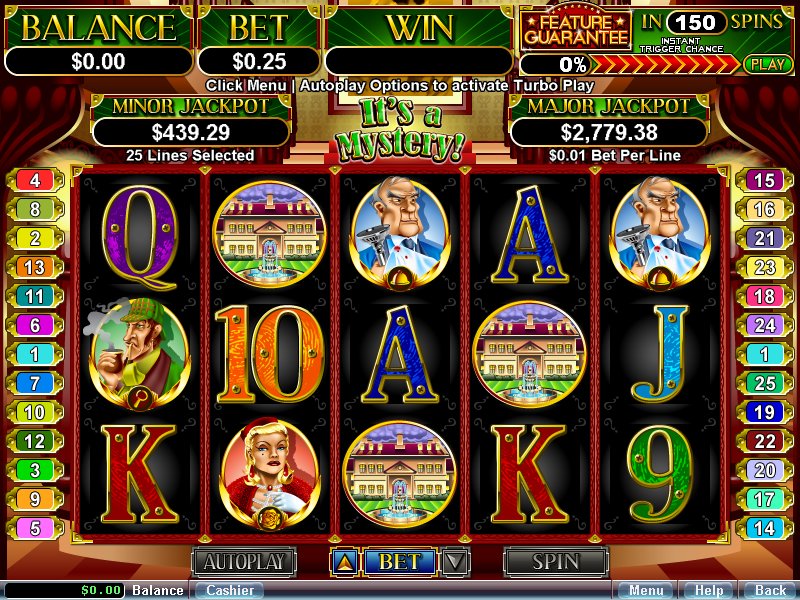Select payline number 15
Screen dimensions: 800x600
coord(764,181)
